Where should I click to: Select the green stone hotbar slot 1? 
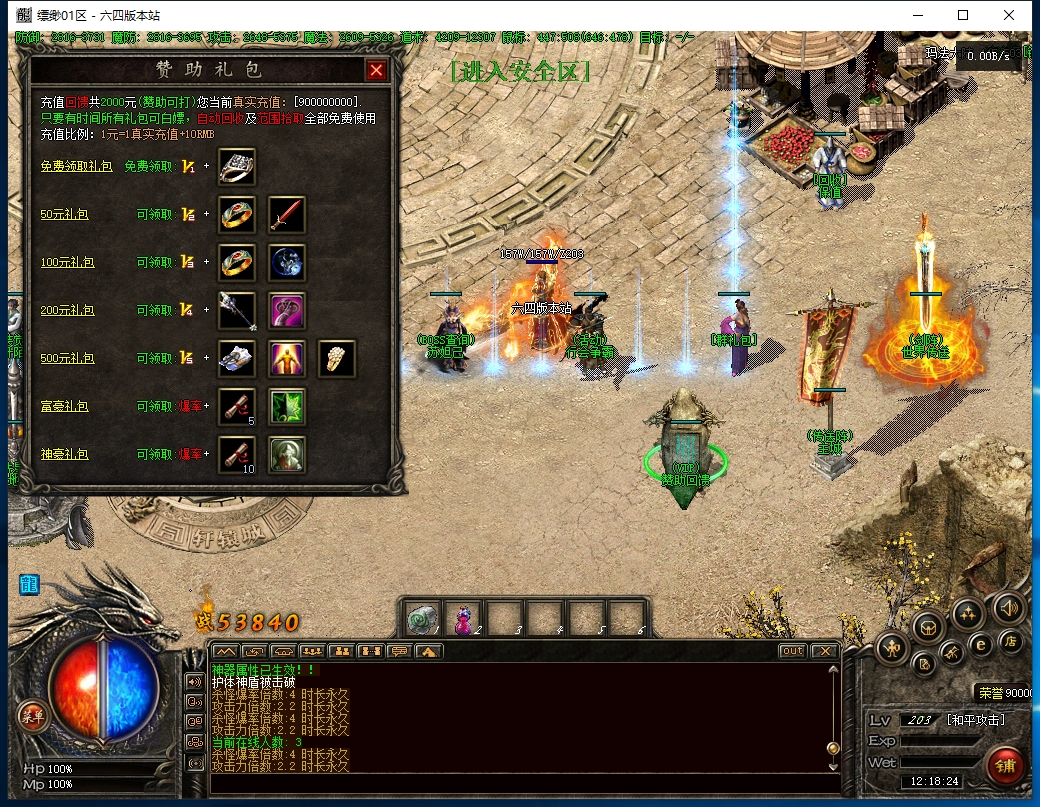coord(421,621)
